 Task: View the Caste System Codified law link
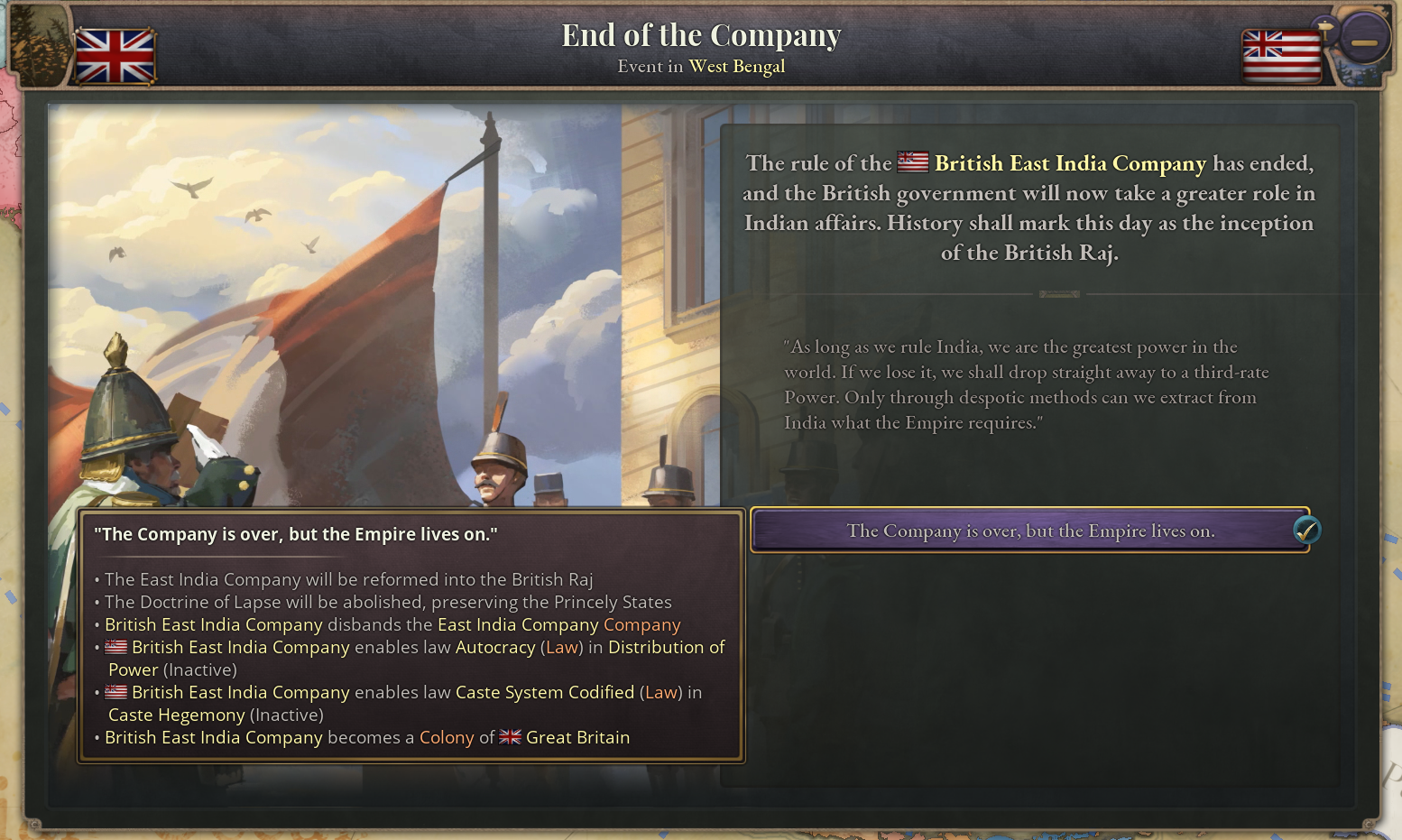[x=545, y=692]
